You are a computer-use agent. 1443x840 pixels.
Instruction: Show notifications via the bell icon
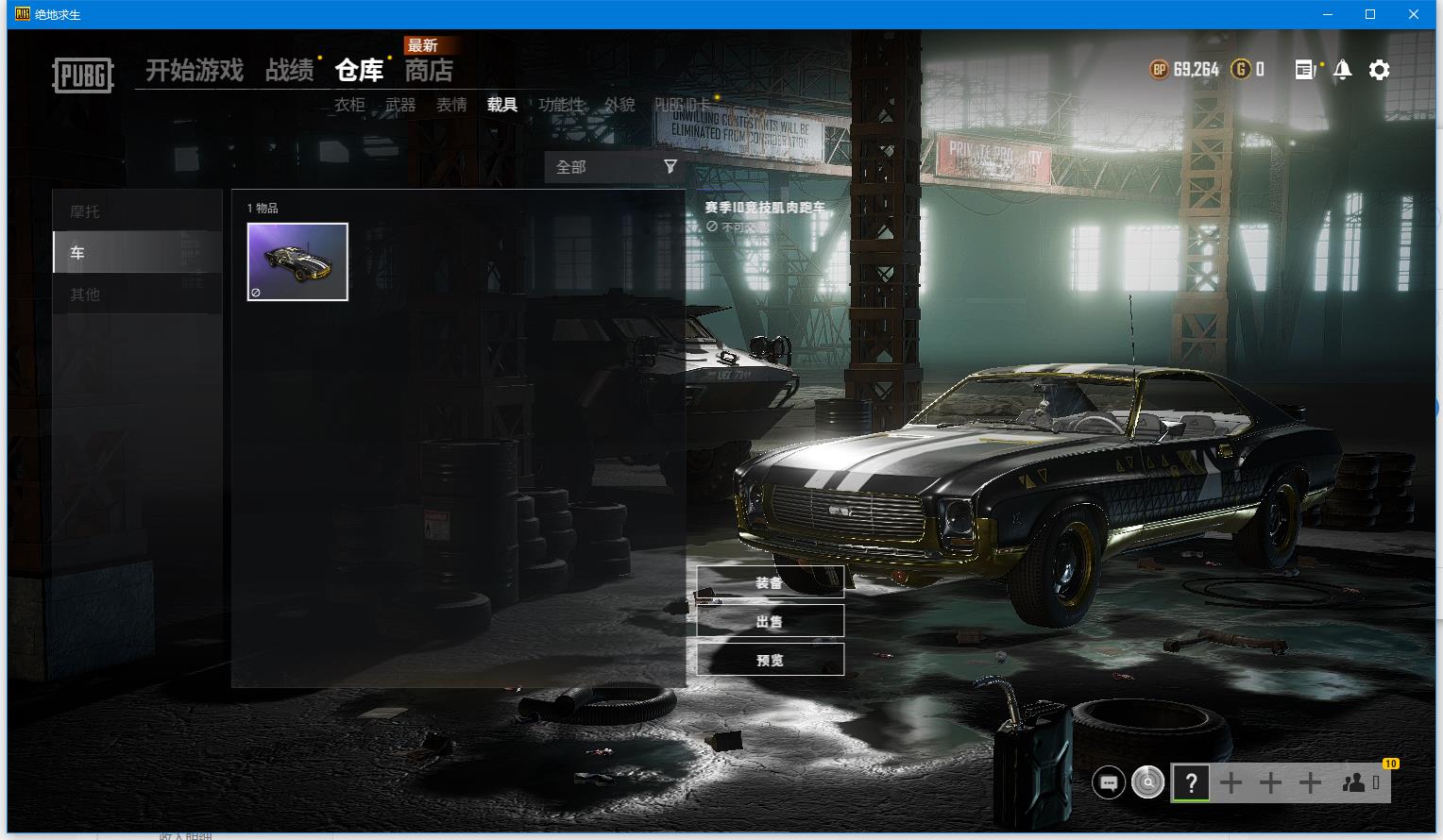pyautogui.click(x=1342, y=70)
